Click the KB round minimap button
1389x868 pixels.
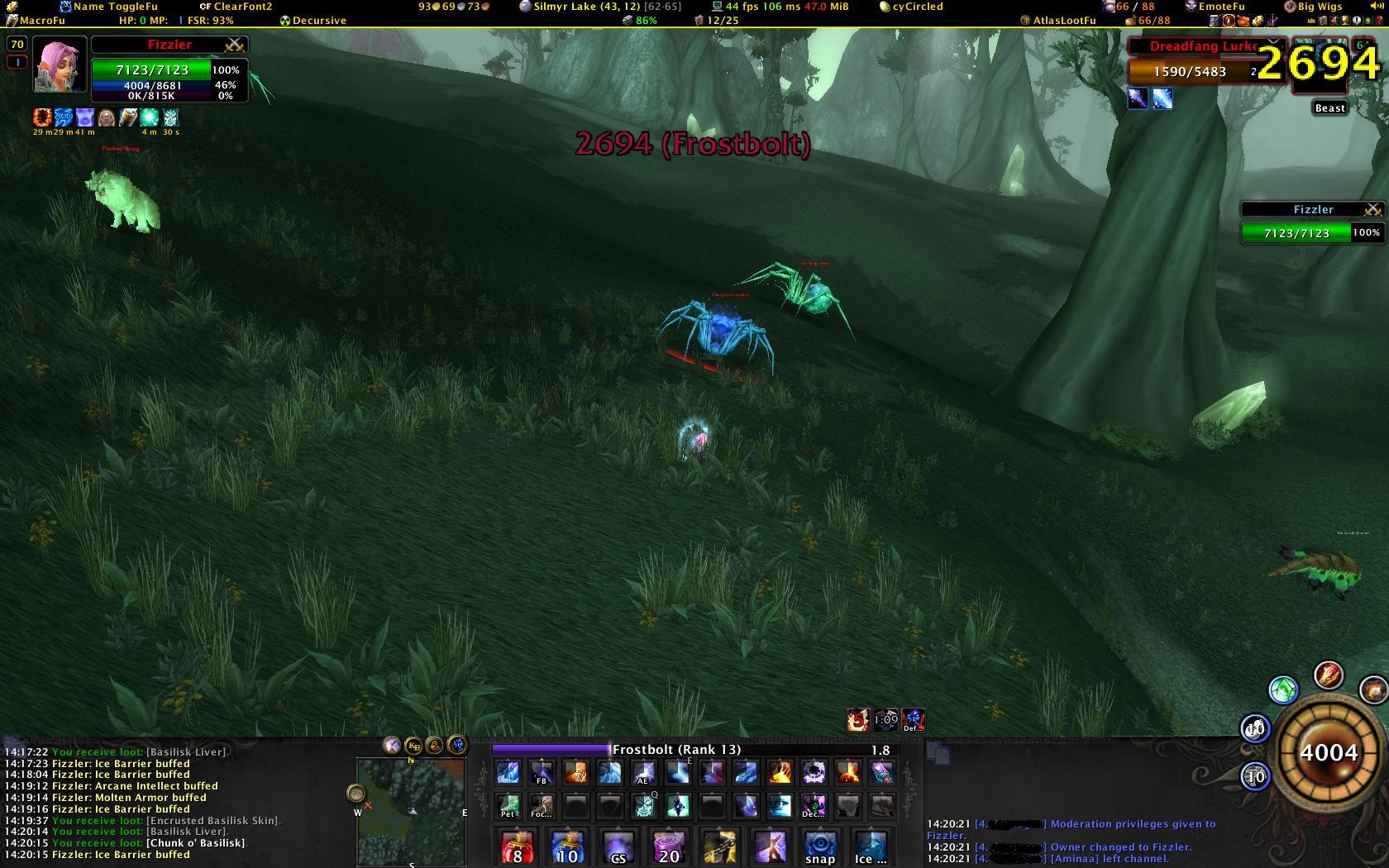coord(413,746)
